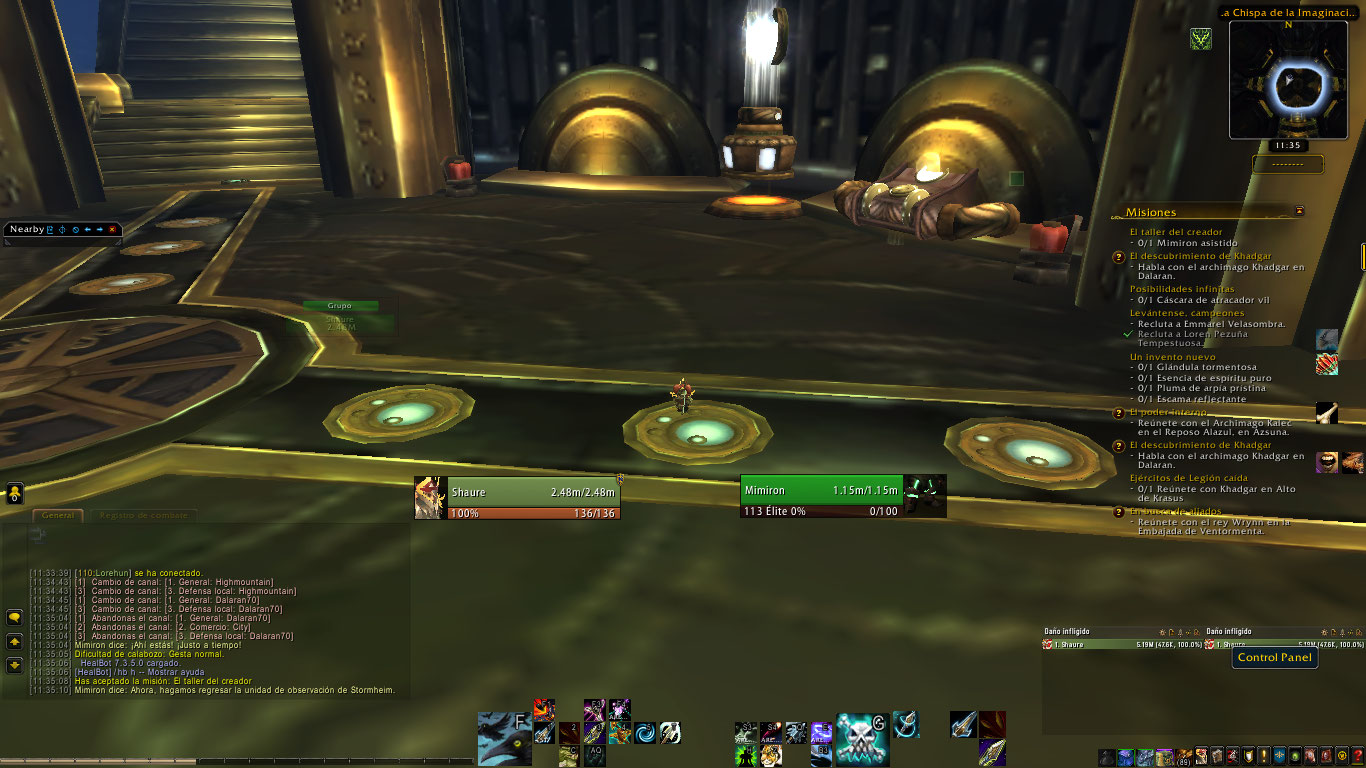Screen dimensions: 1366x768
Task: Open the minimap view
Action: click(1288, 80)
